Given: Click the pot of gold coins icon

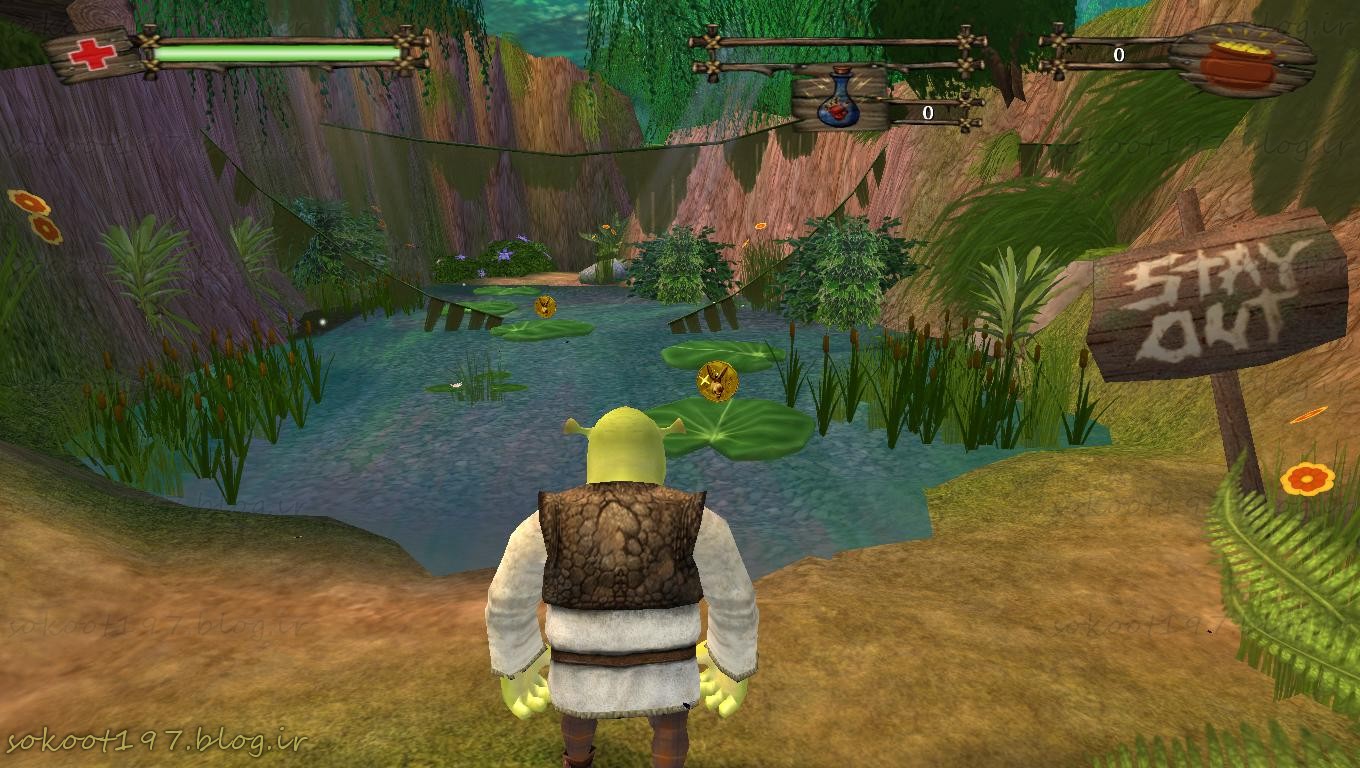Looking at the screenshot, I should coord(1239,61).
